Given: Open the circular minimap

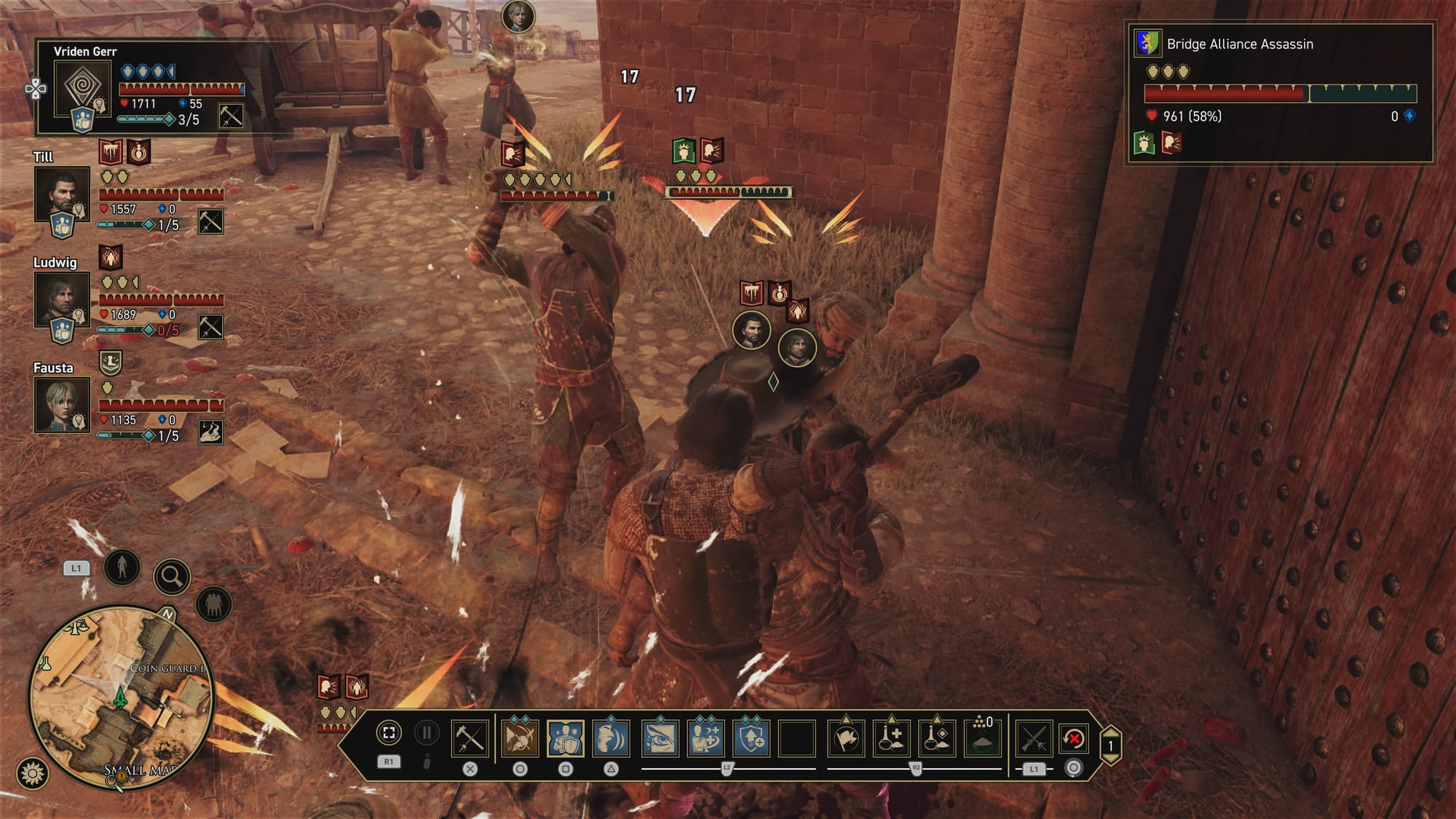Looking at the screenshot, I should (120, 697).
